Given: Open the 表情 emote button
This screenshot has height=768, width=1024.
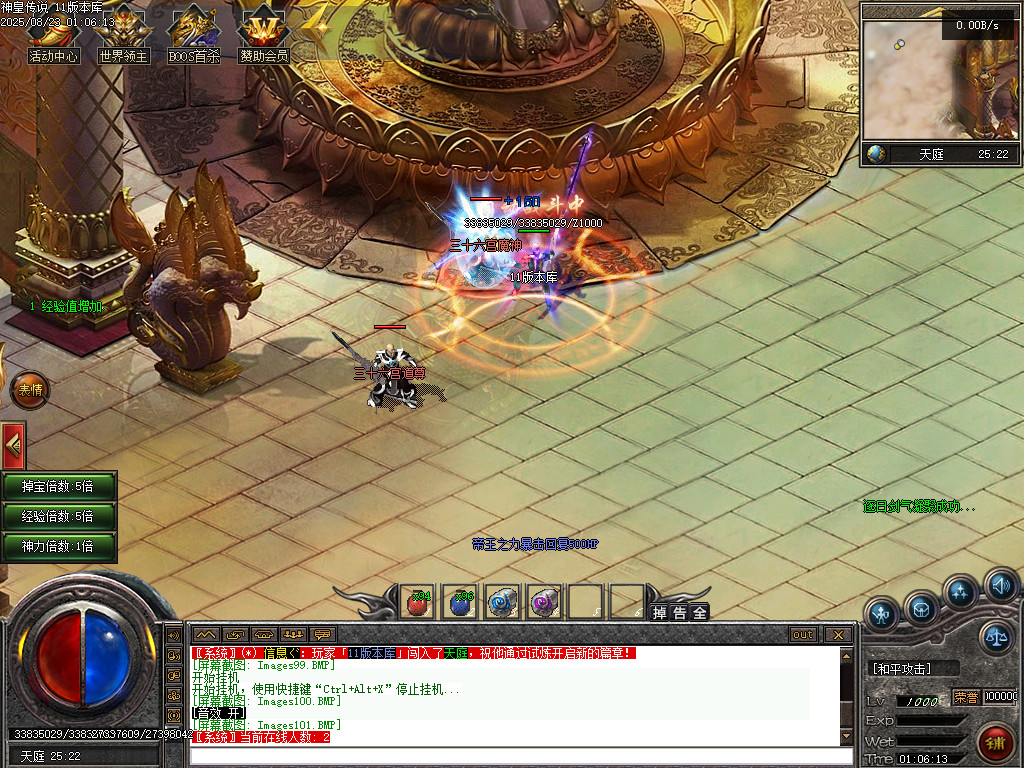Looking at the screenshot, I should [x=28, y=390].
